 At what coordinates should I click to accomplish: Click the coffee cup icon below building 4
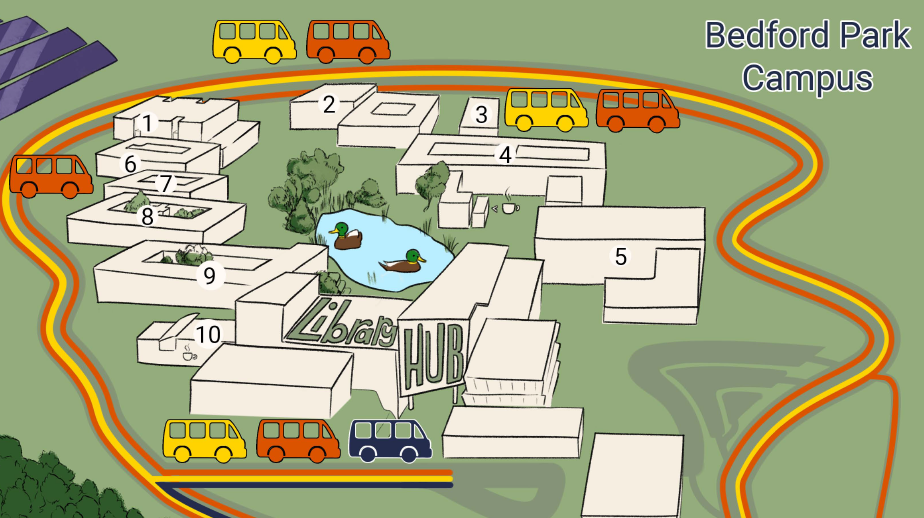(x=510, y=206)
